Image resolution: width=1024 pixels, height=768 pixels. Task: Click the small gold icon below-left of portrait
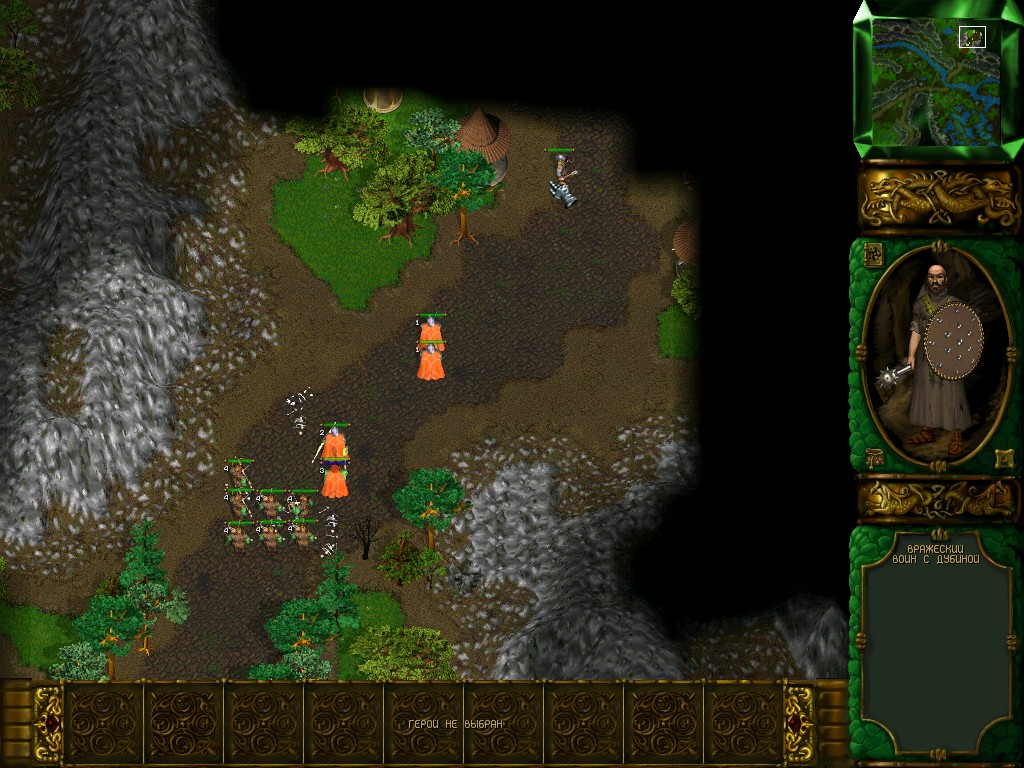[873, 457]
